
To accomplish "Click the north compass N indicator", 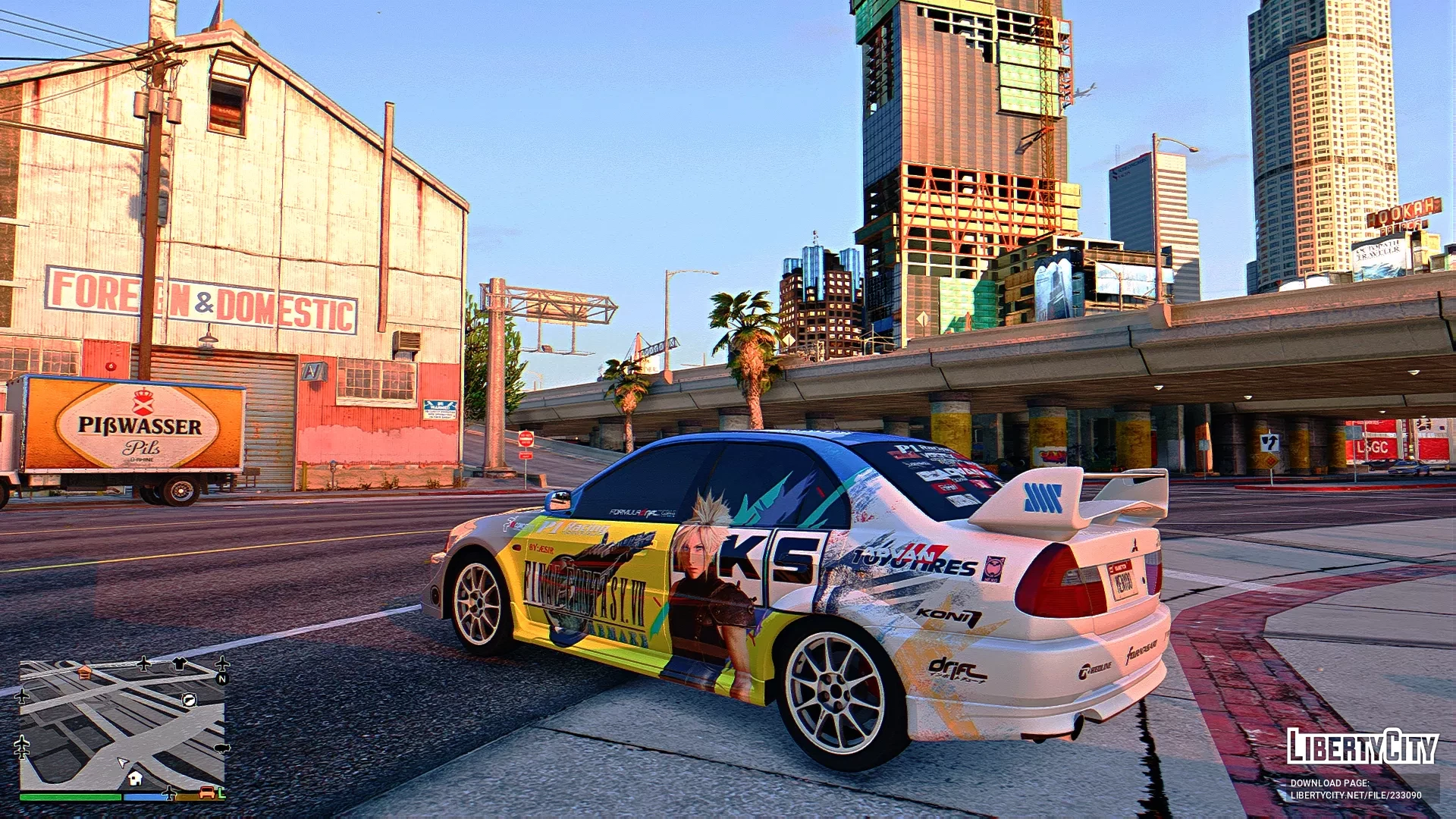I will click(x=222, y=679).
